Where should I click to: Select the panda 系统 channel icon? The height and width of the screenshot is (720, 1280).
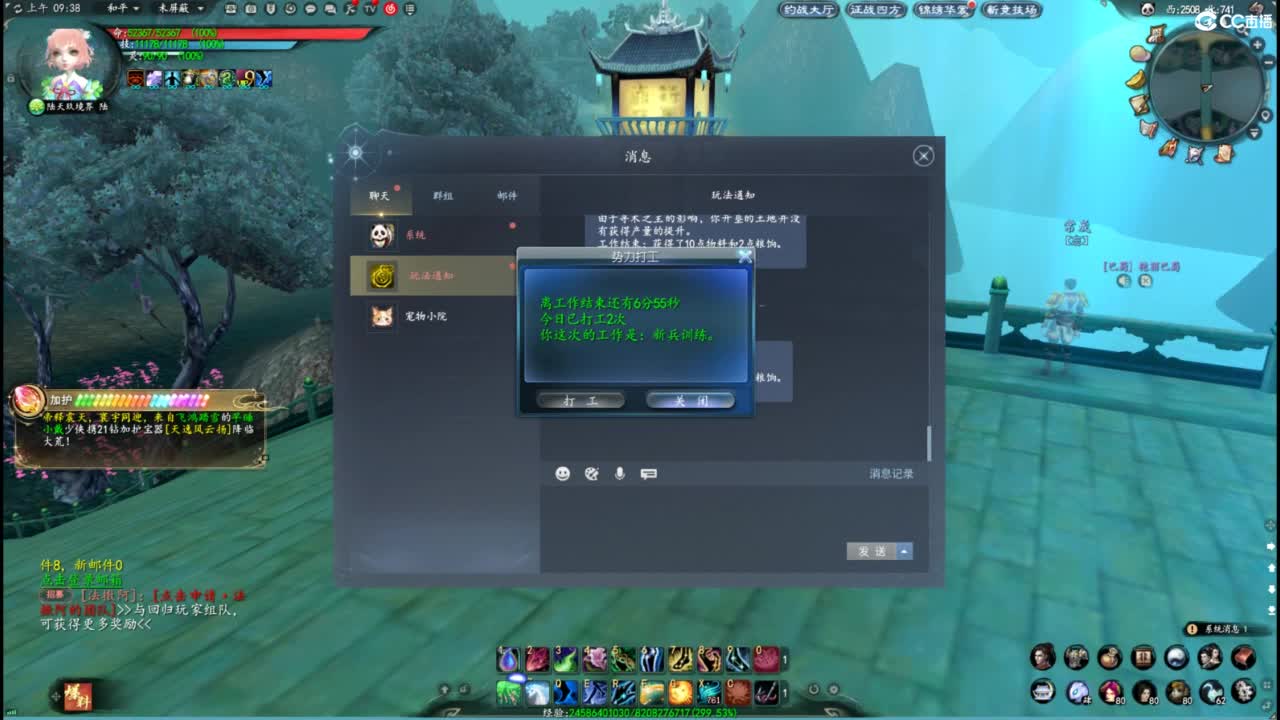click(382, 234)
